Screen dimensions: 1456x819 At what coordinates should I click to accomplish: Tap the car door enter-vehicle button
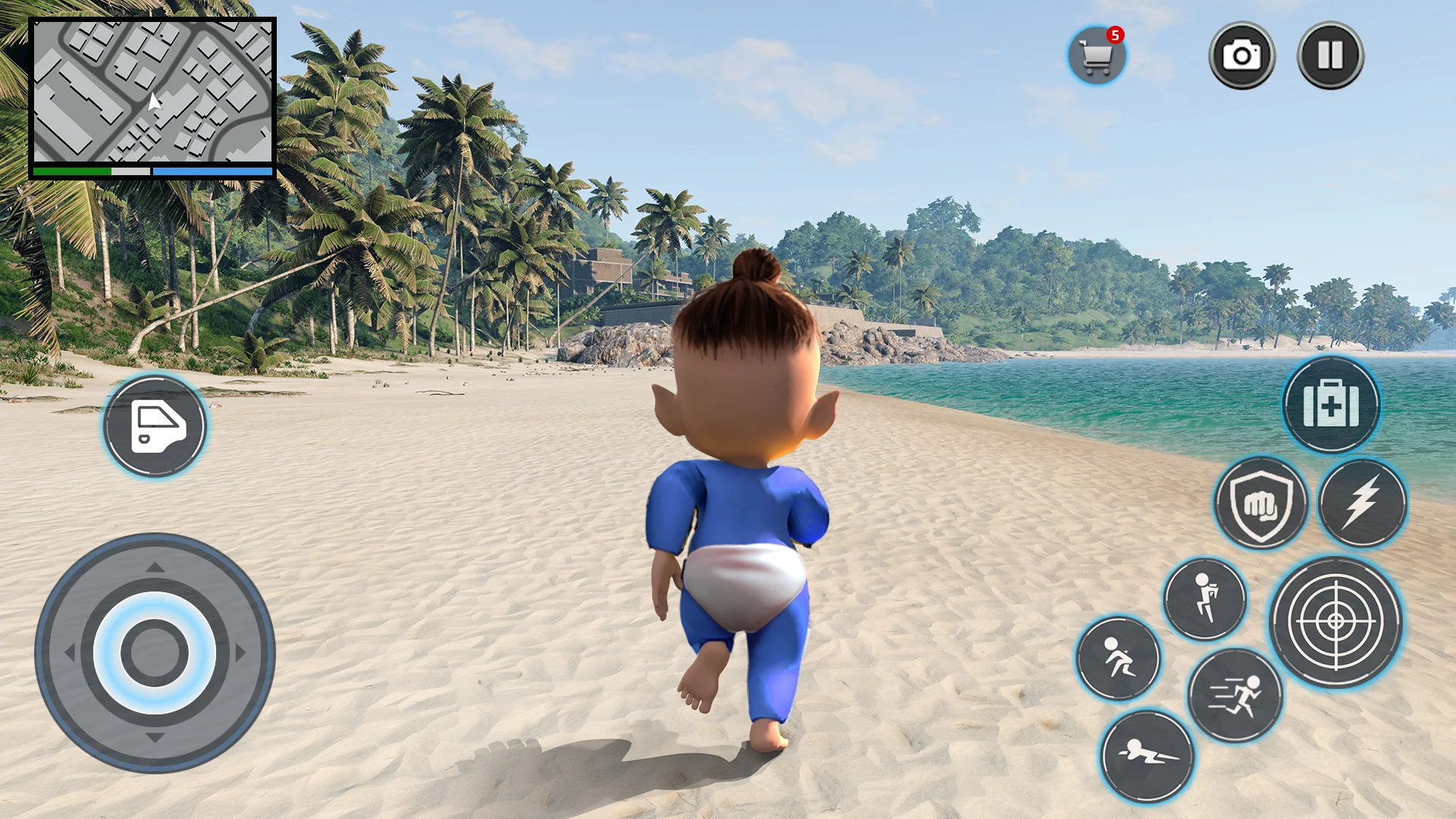pos(155,425)
